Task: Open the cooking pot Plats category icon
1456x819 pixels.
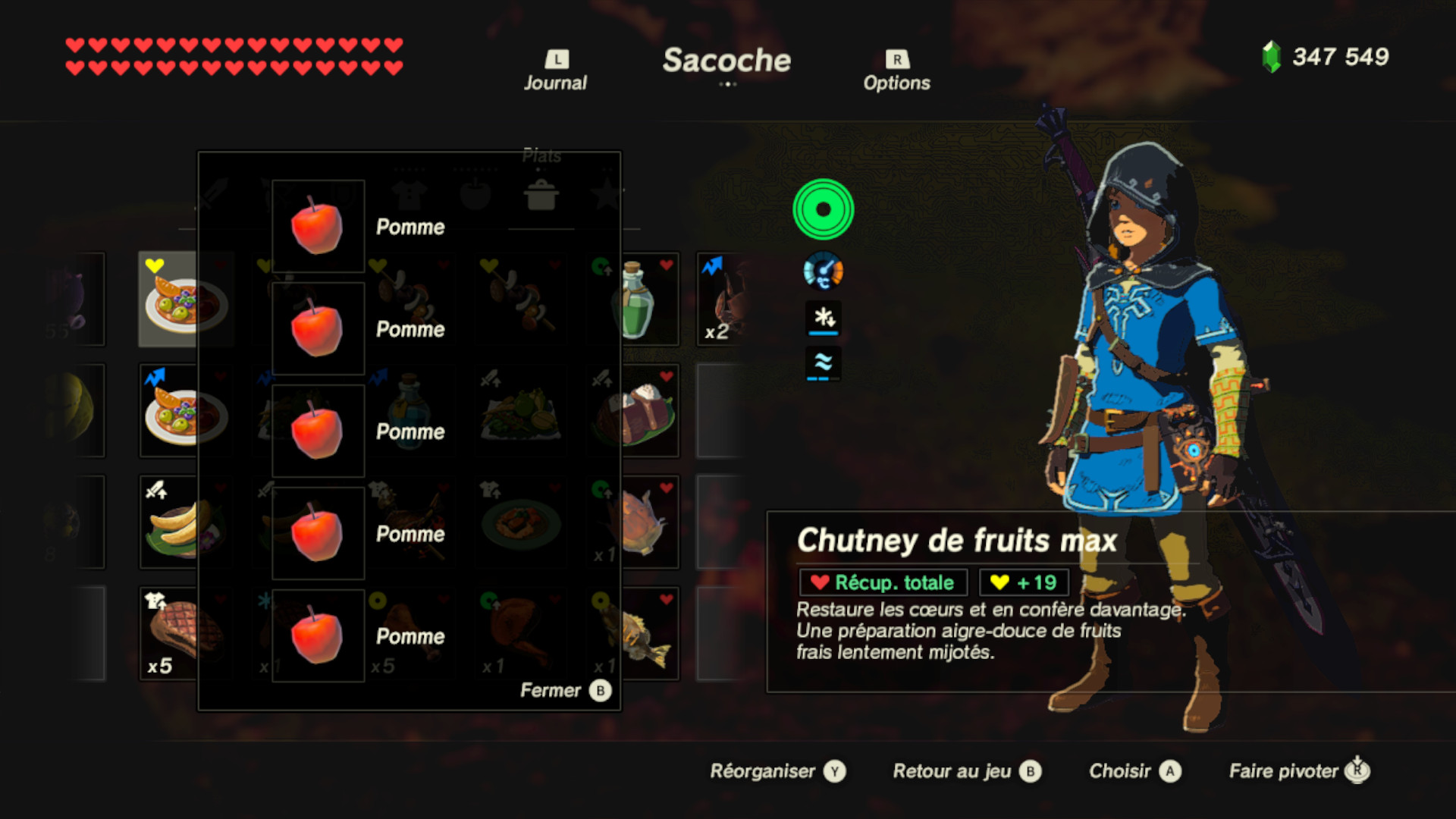Action: tap(540, 194)
